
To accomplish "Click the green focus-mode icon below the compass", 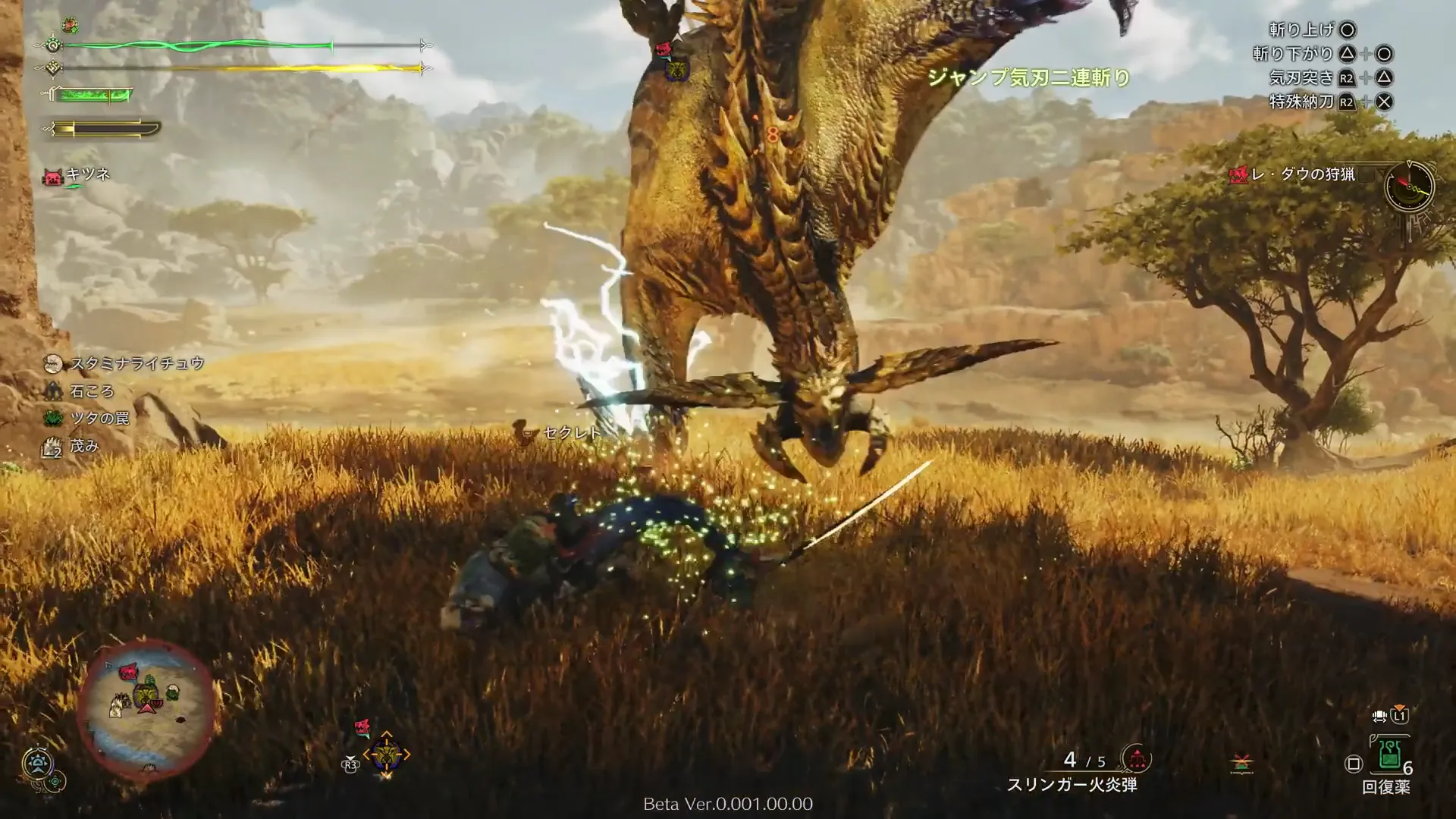I will click(55, 782).
